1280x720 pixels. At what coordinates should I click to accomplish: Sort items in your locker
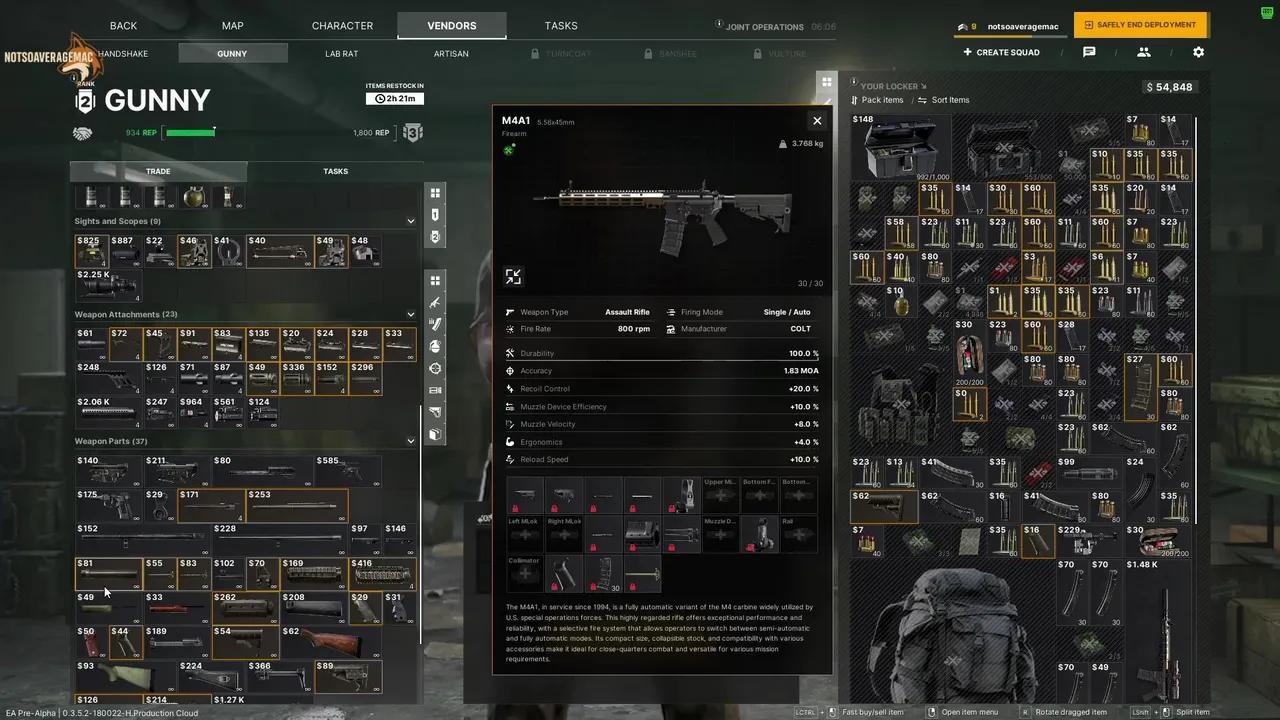tap(949, 100)
